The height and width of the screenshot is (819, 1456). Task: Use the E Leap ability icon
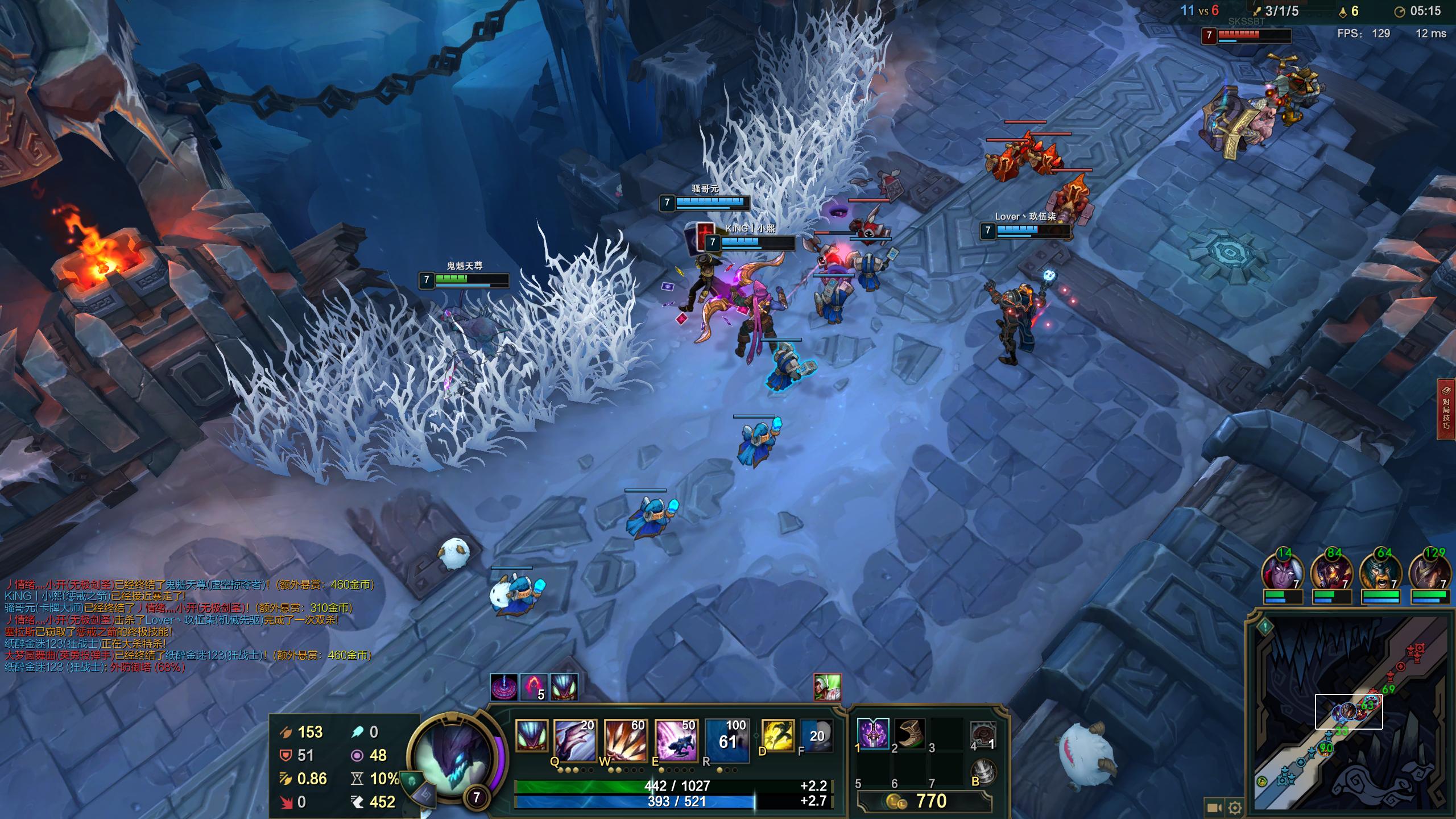point(675,739)
